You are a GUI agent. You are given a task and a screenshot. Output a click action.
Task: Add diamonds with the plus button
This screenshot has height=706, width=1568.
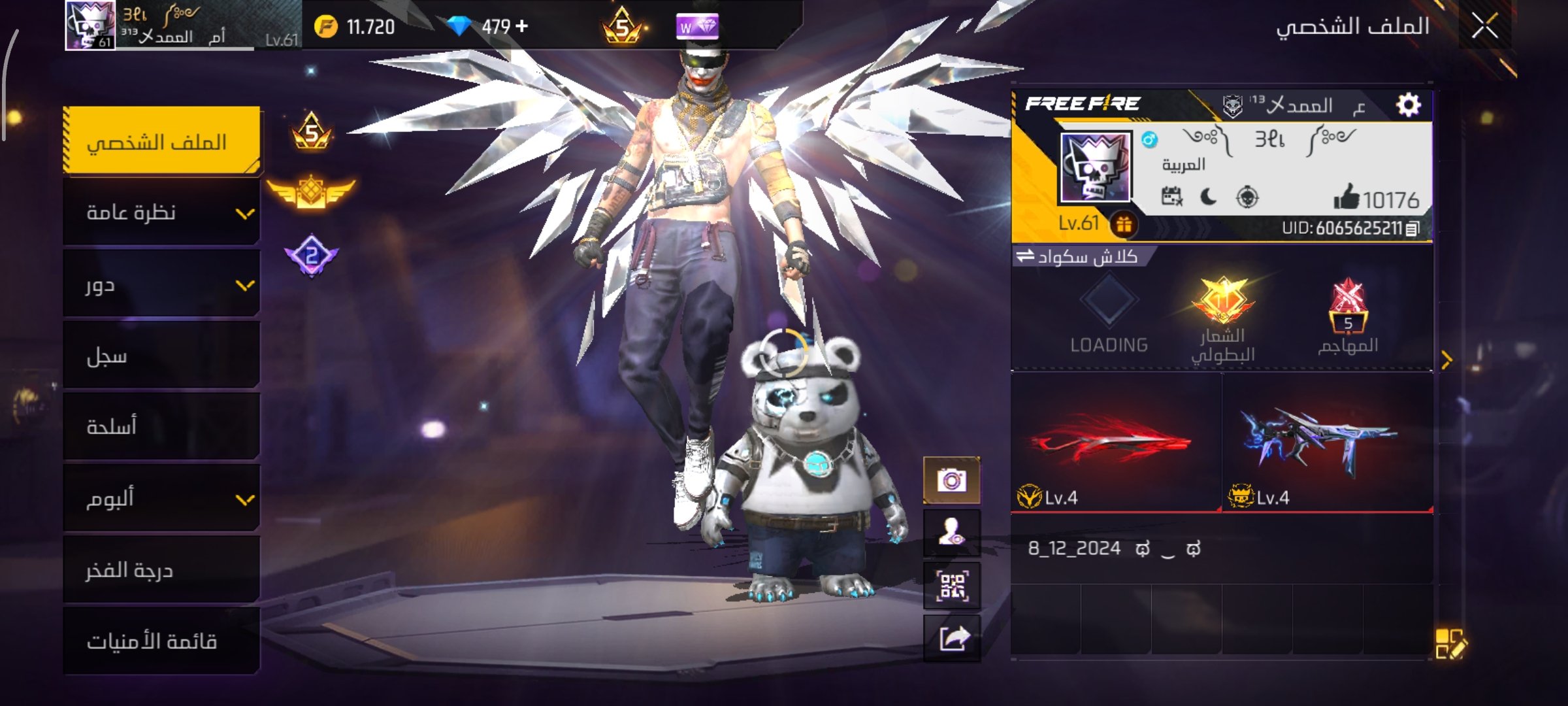point(521,26)
